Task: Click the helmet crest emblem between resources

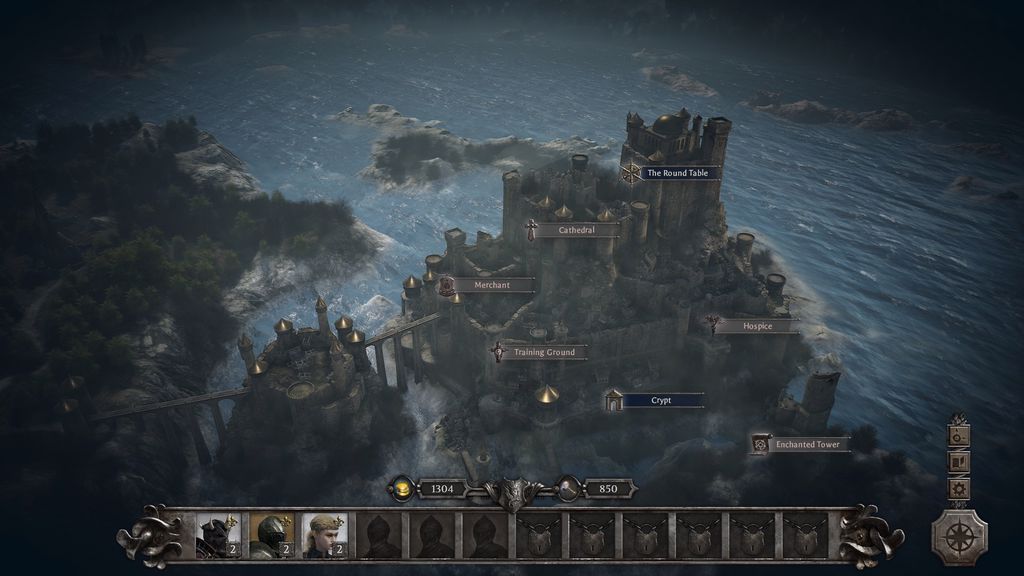Action: (x=513, y=492)
